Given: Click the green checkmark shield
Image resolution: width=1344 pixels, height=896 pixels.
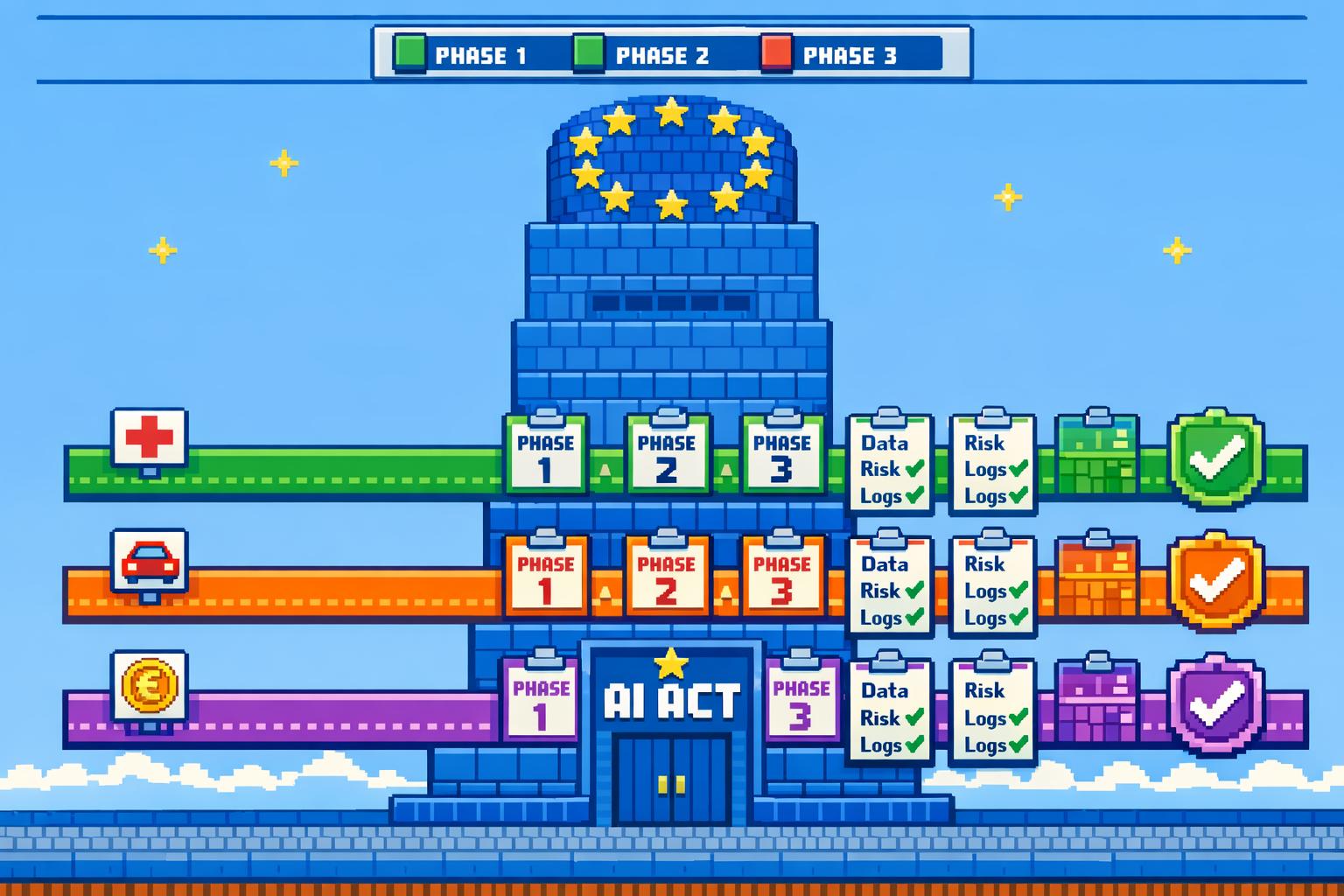Looking at the screenshot, I should [1216, 458].
